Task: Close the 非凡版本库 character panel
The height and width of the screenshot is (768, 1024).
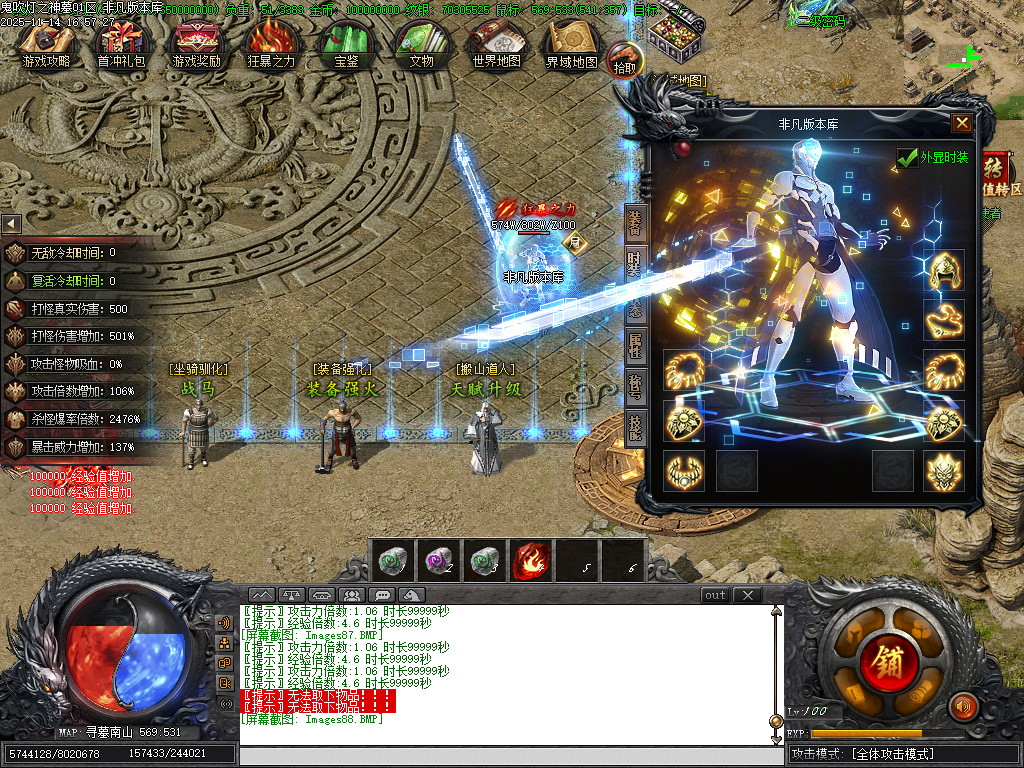Action: (961, 123)
